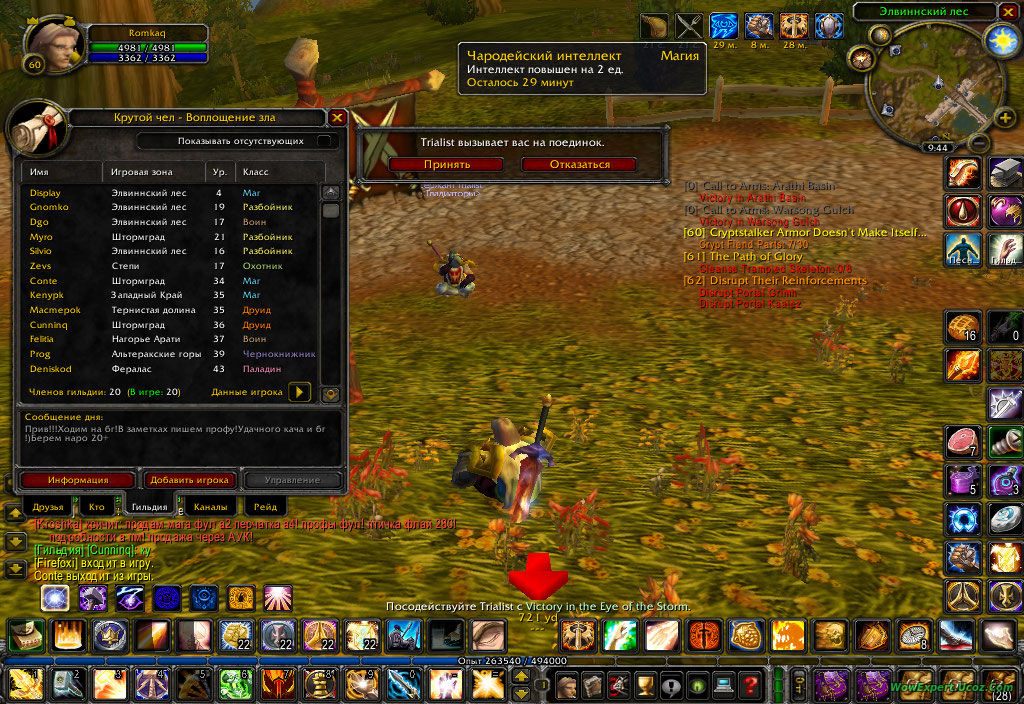Decline the duel with Отказаться button
The height and width of the screenshot is (704, 1024).
pyautogui.click(x=579, y=164)
